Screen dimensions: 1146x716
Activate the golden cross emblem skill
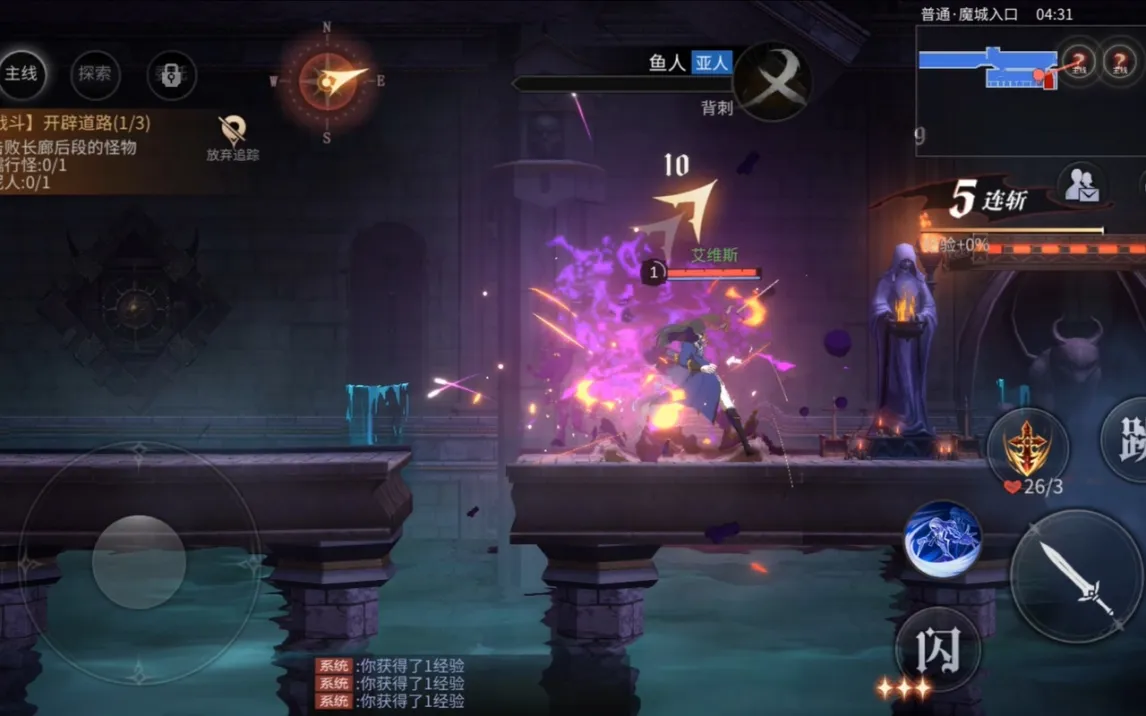click(1026, 447)
